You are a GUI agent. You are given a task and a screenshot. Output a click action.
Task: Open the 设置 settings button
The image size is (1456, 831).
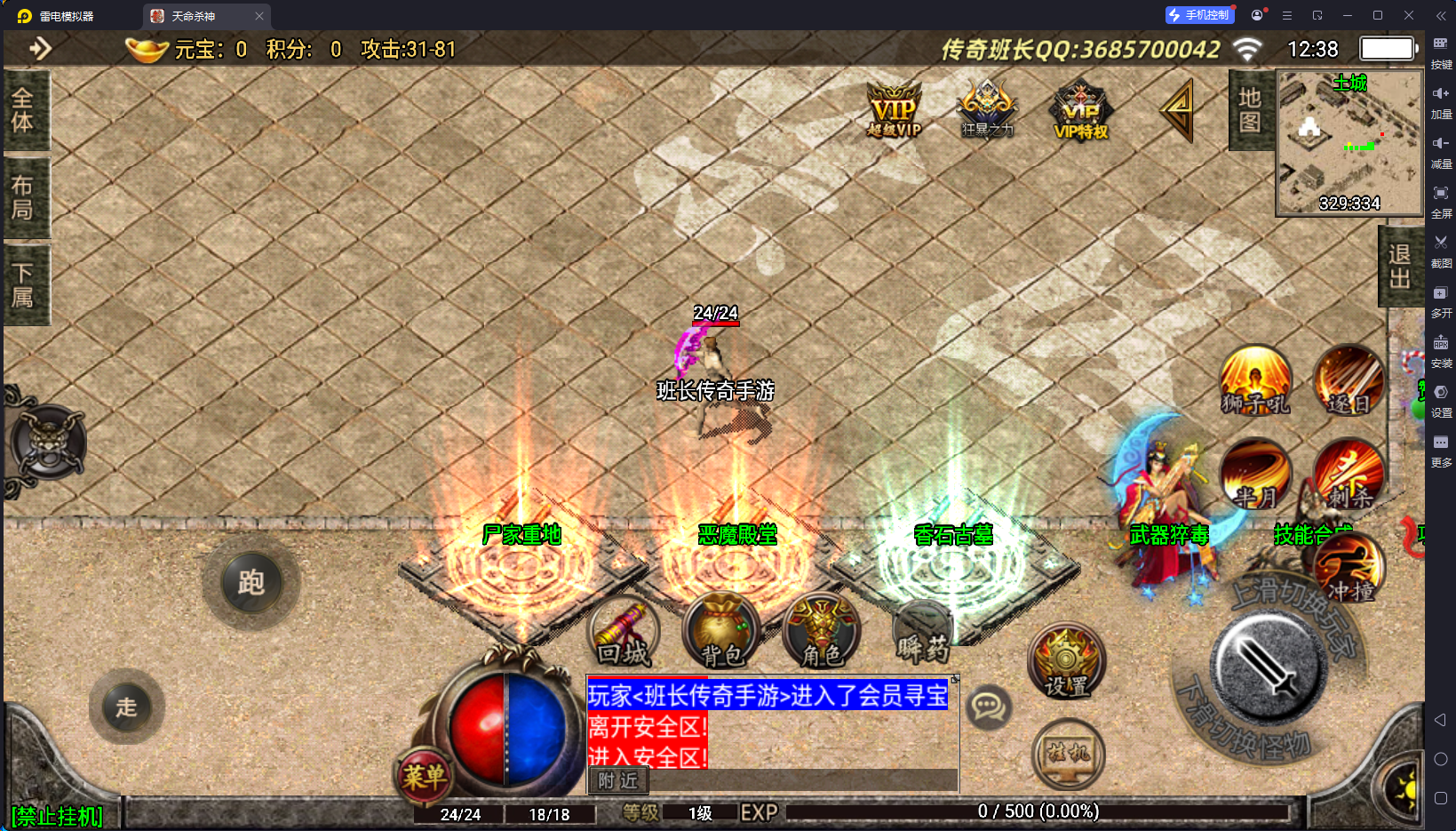(x=1066, y=662)
